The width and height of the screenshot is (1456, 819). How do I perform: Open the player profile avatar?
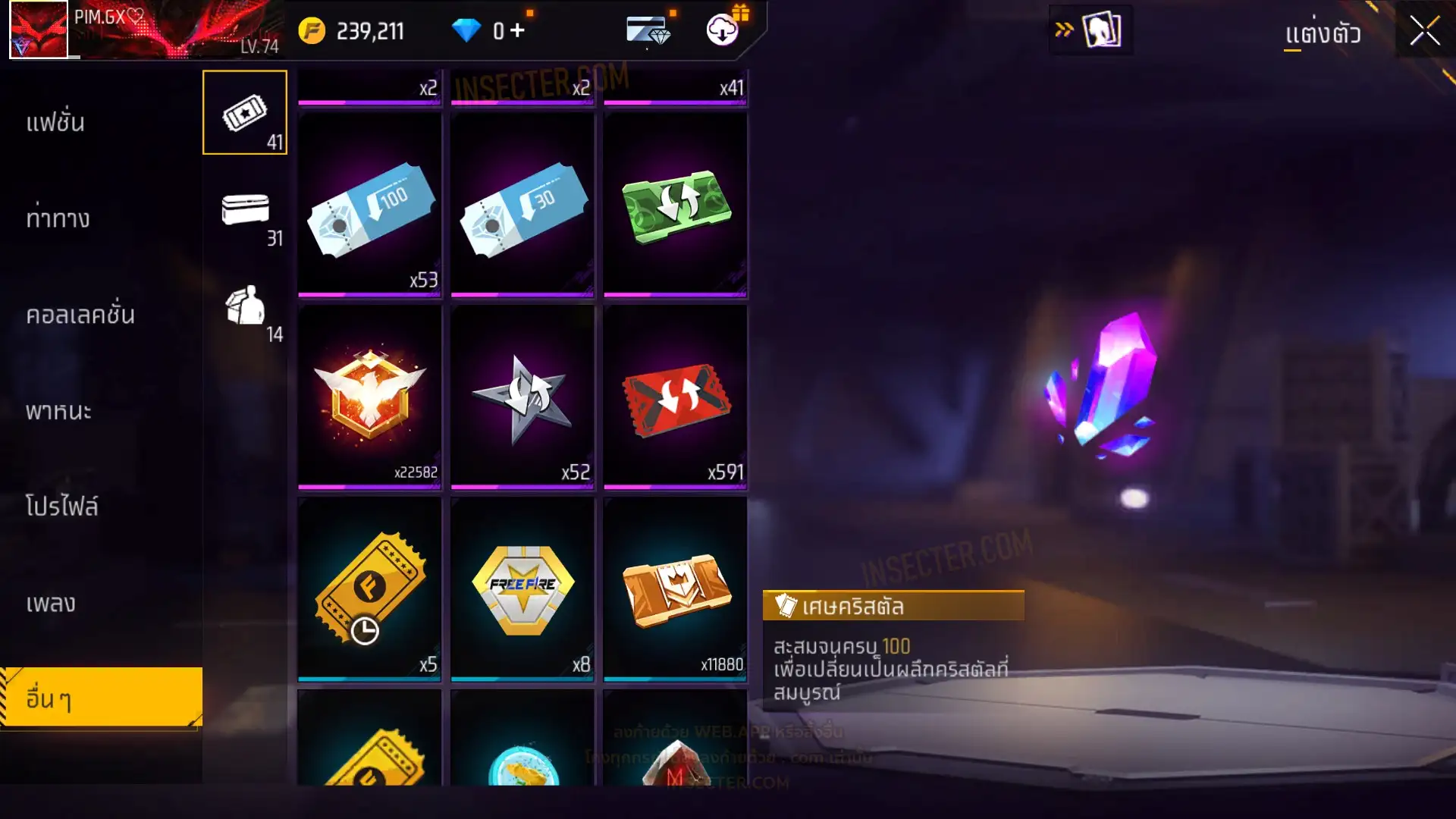point(39,30)
